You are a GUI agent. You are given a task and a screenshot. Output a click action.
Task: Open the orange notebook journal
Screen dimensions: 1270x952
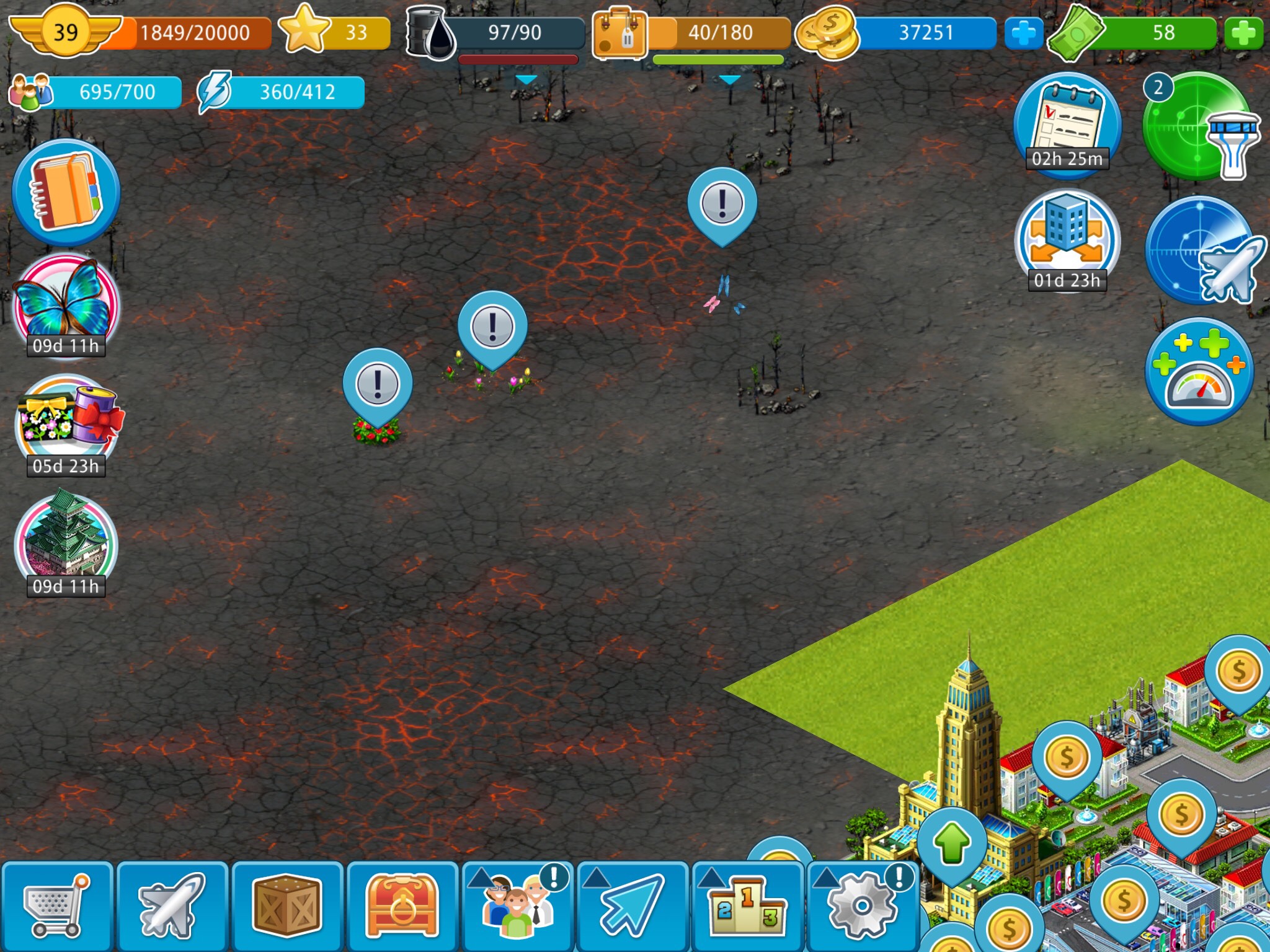66,192
